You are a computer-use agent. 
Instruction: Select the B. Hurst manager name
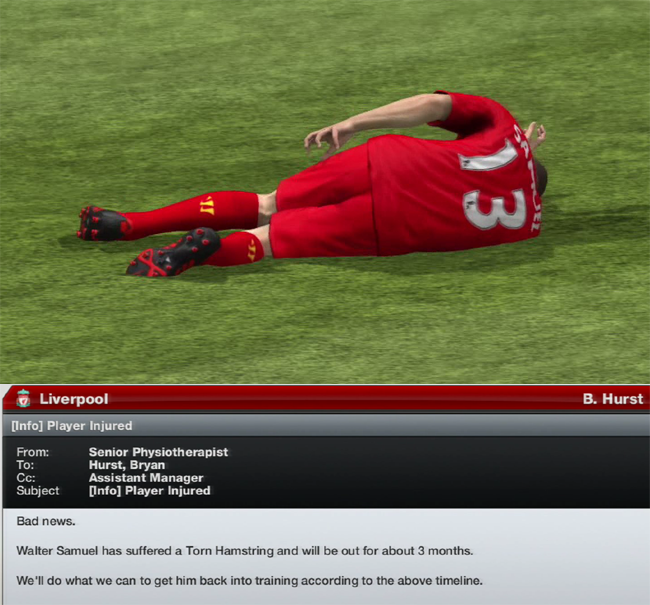(612, 399)
